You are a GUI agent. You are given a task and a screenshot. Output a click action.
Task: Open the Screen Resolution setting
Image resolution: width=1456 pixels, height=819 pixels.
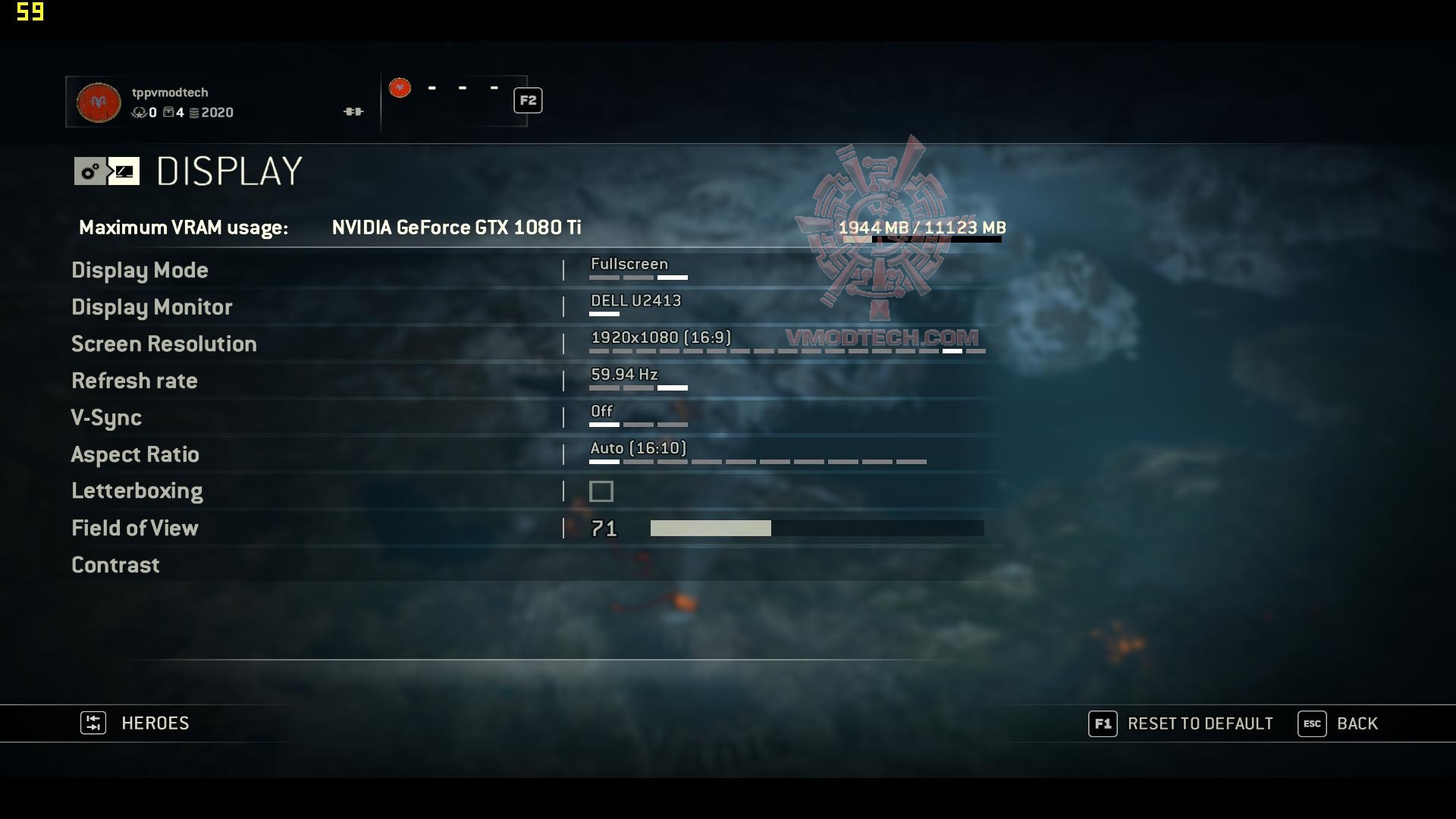(164, 344)
